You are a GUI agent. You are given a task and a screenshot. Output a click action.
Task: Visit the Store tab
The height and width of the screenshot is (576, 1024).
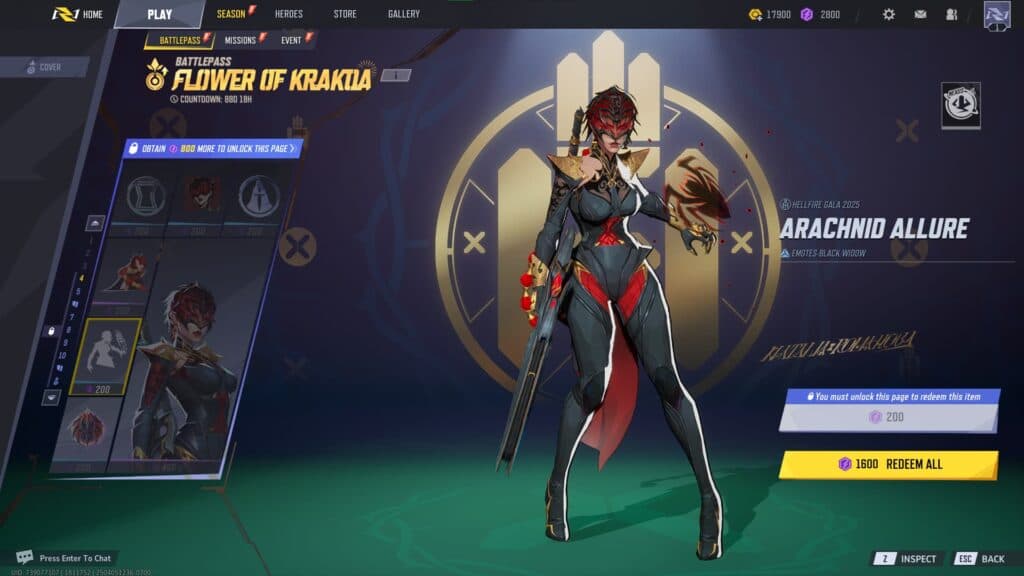point(344,14)
